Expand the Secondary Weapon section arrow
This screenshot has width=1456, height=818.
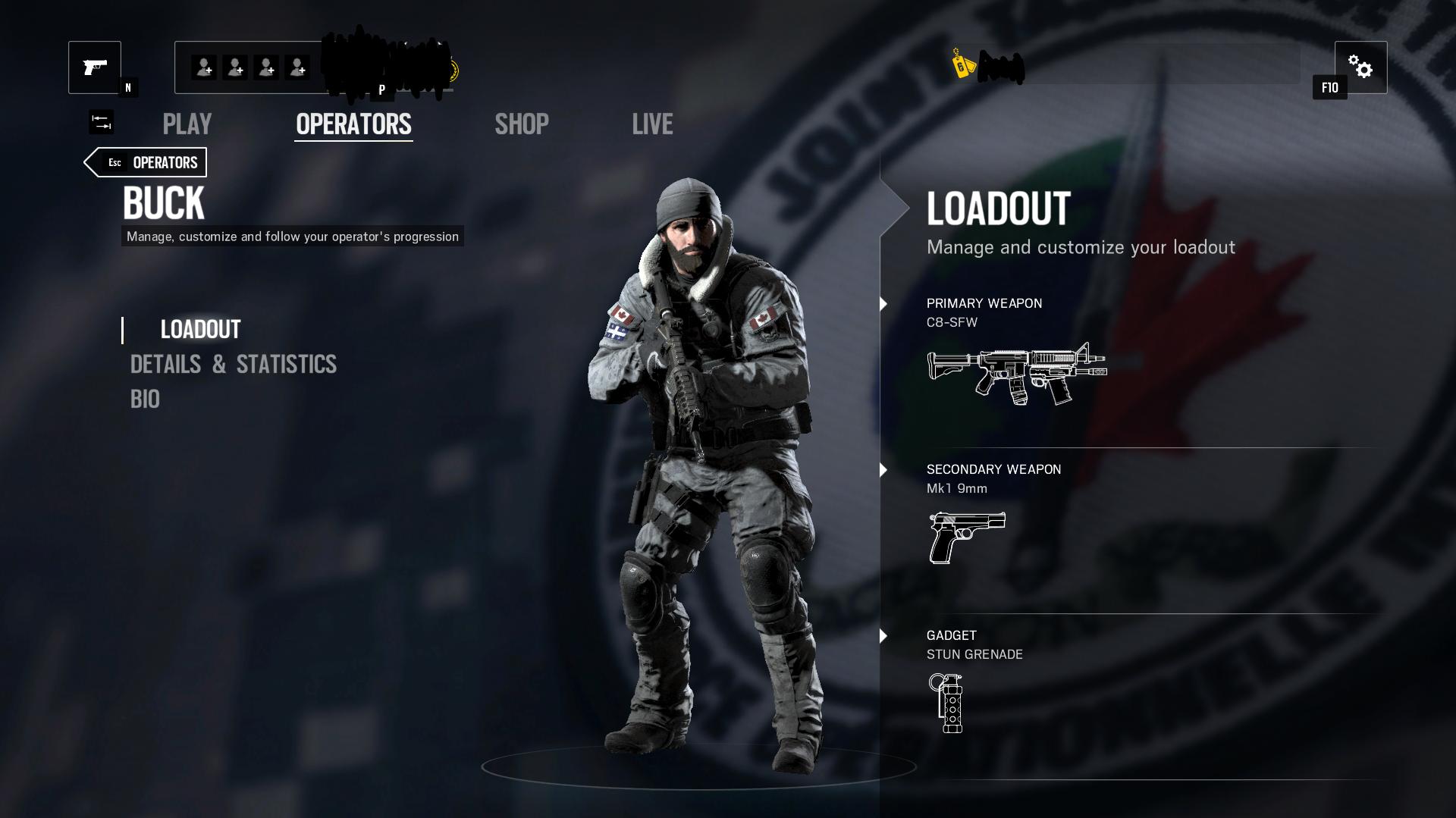coord(882,470)
